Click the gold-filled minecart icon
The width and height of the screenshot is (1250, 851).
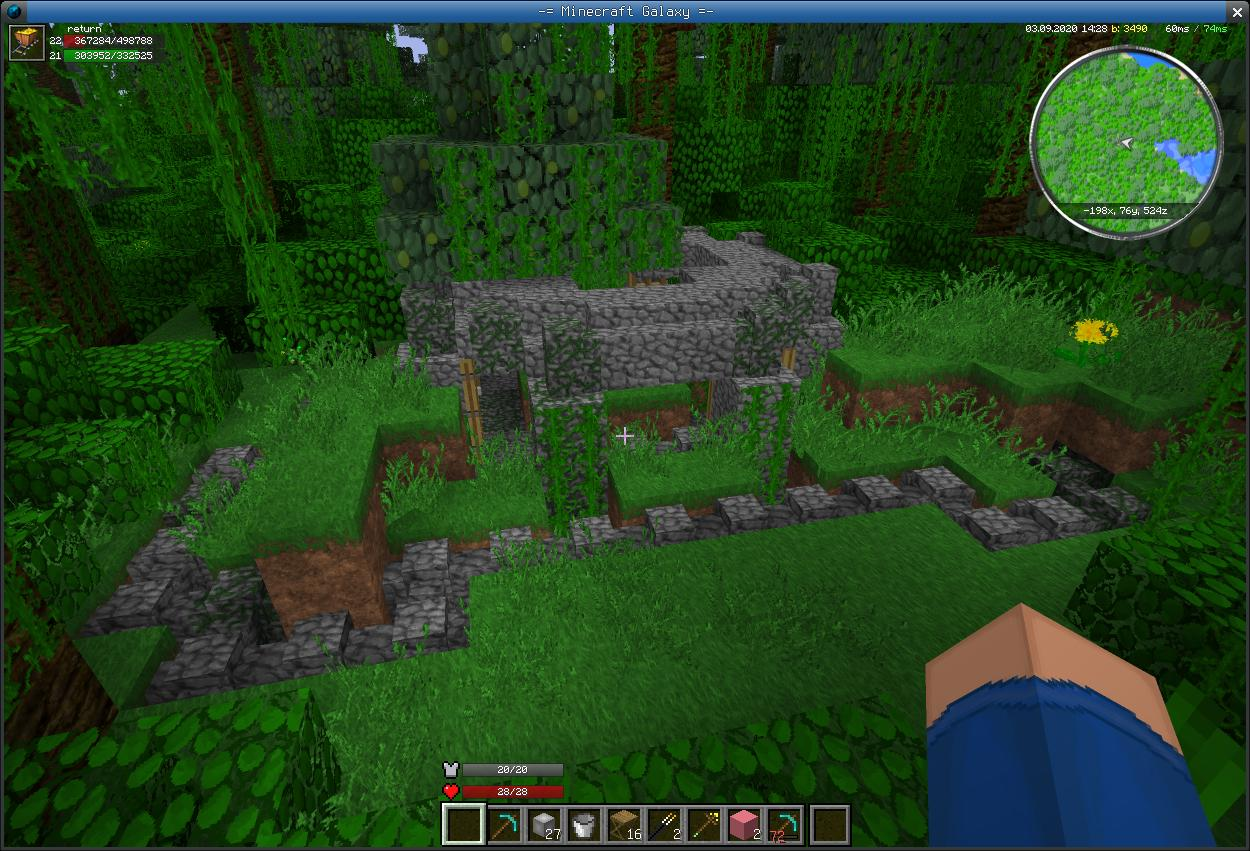[x=26, y=43]
